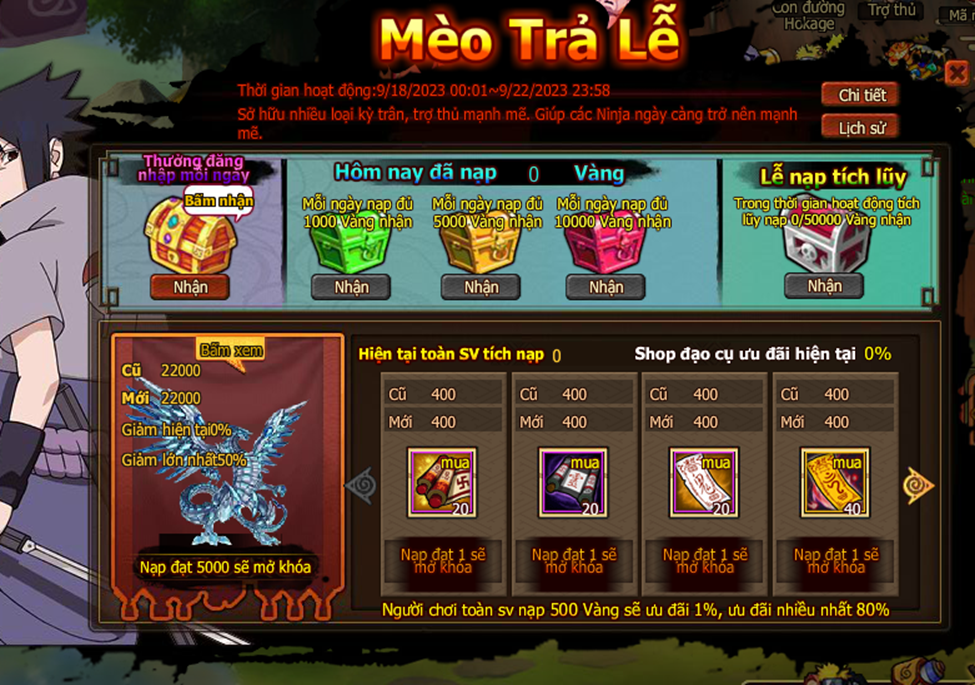Buy the white paper talisman item
Viewport: 975px width, 685px height.
pos(704,482)
